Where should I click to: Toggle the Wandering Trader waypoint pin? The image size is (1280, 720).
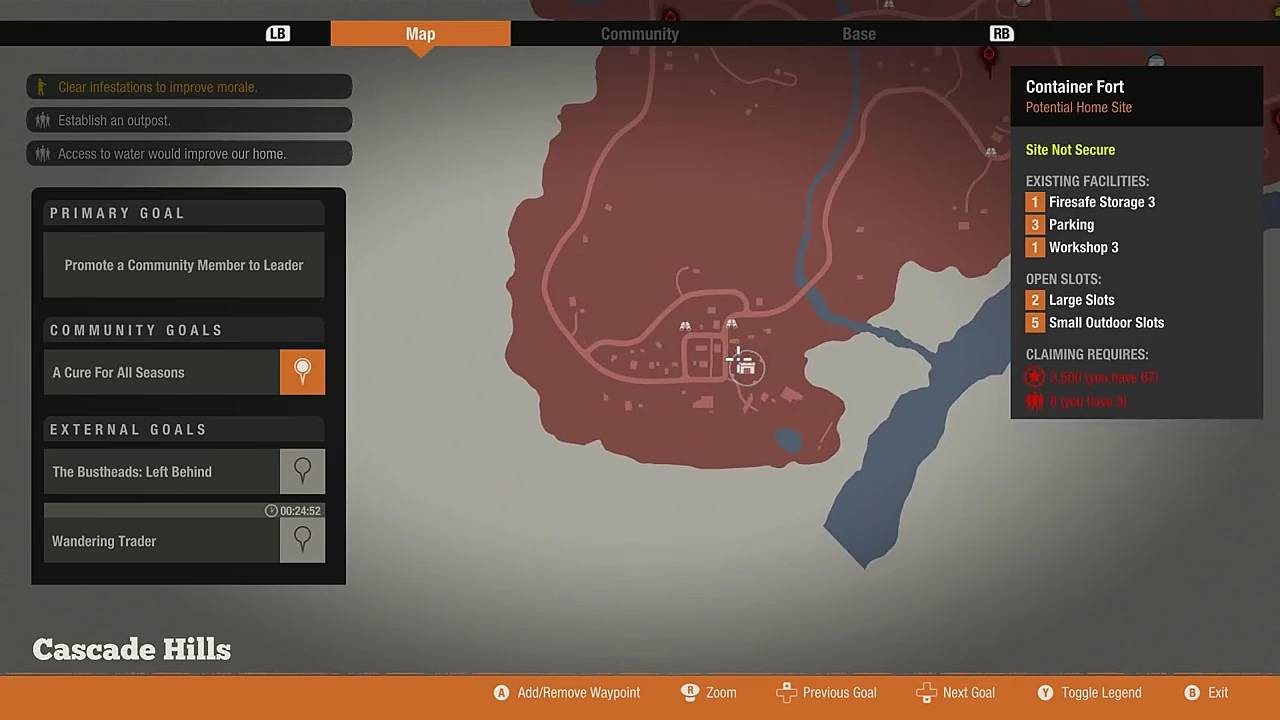click(302, 539)
